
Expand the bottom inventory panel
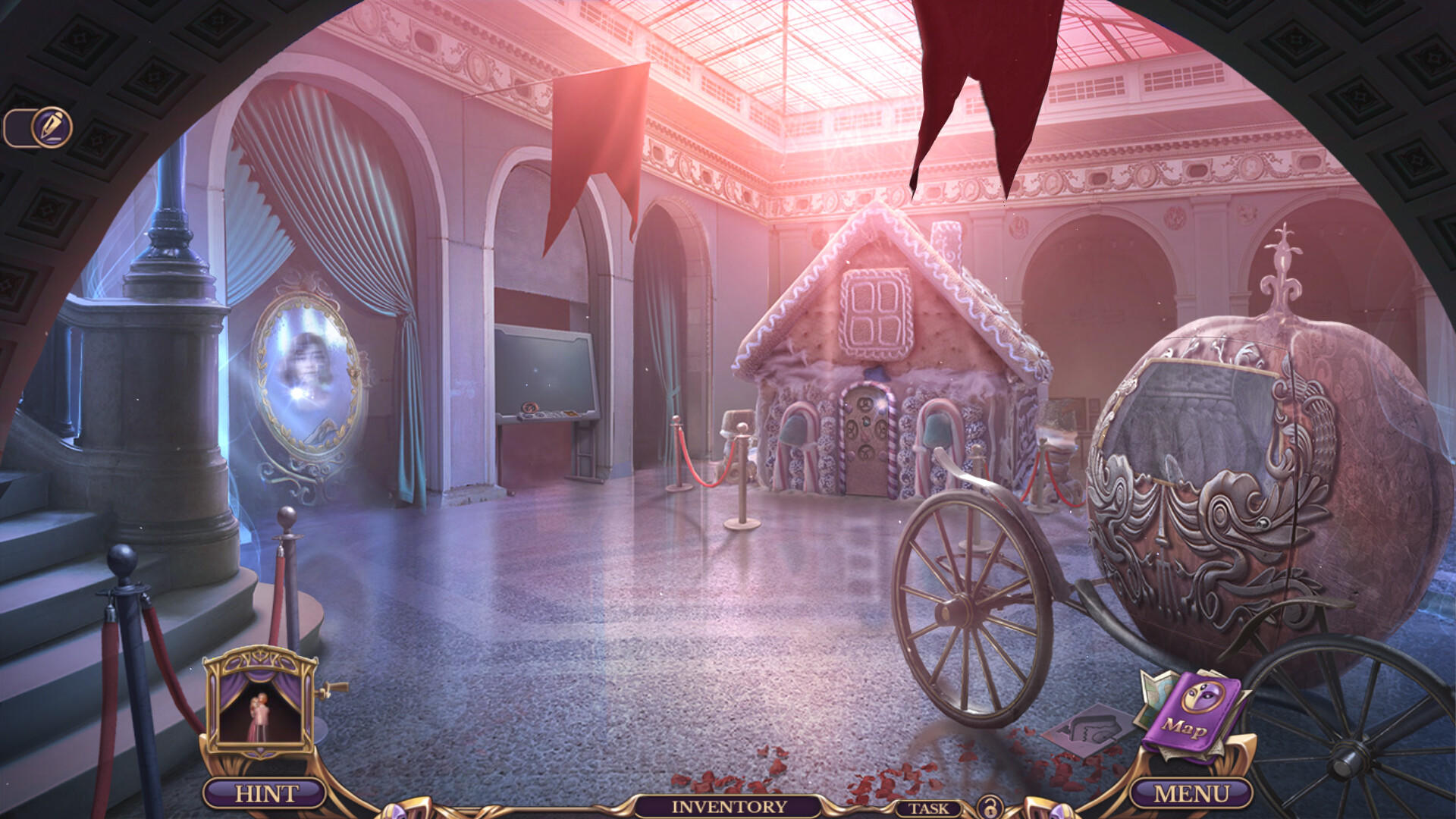coord(728,809)
